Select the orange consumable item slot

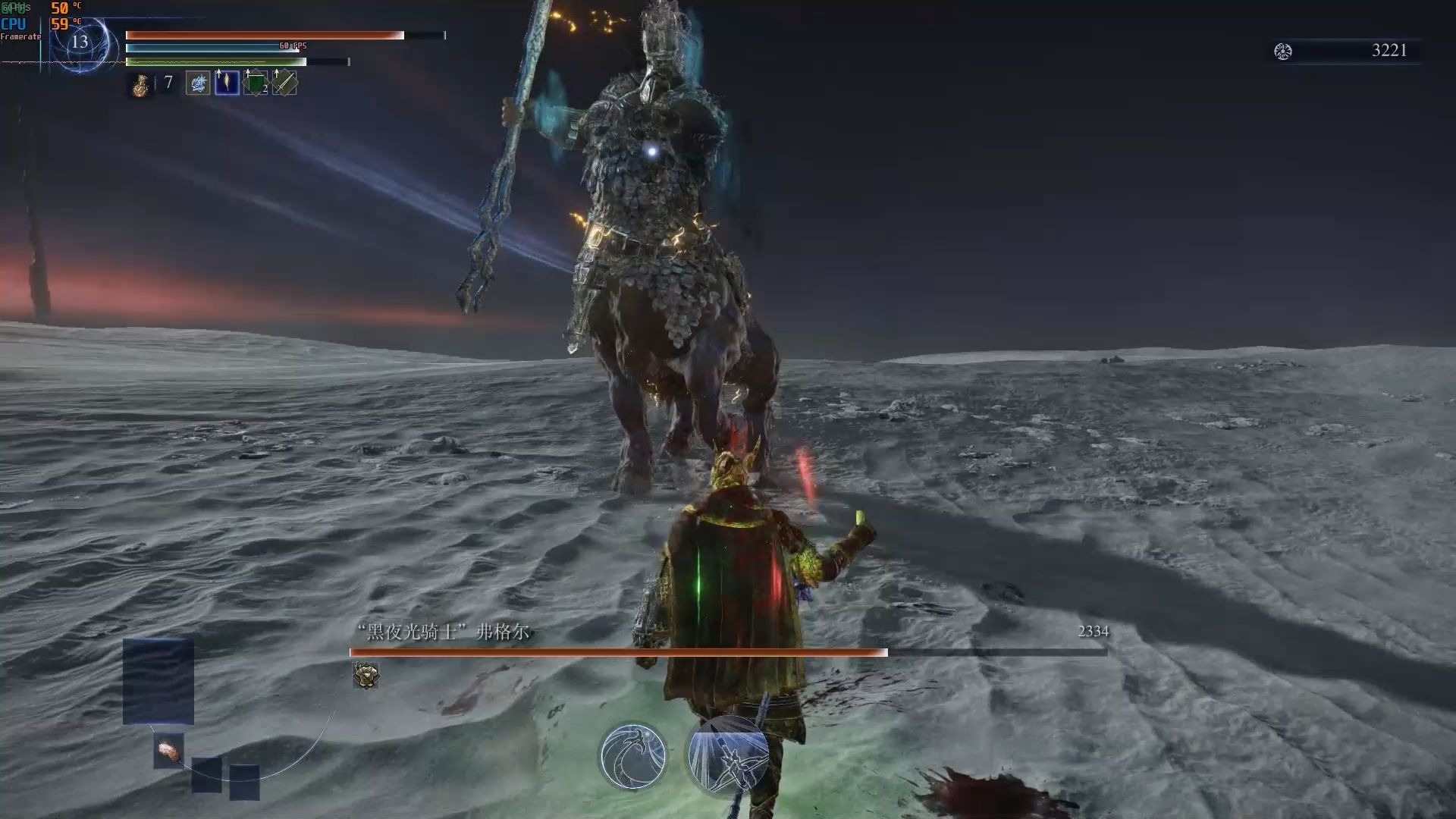[168, 751]
